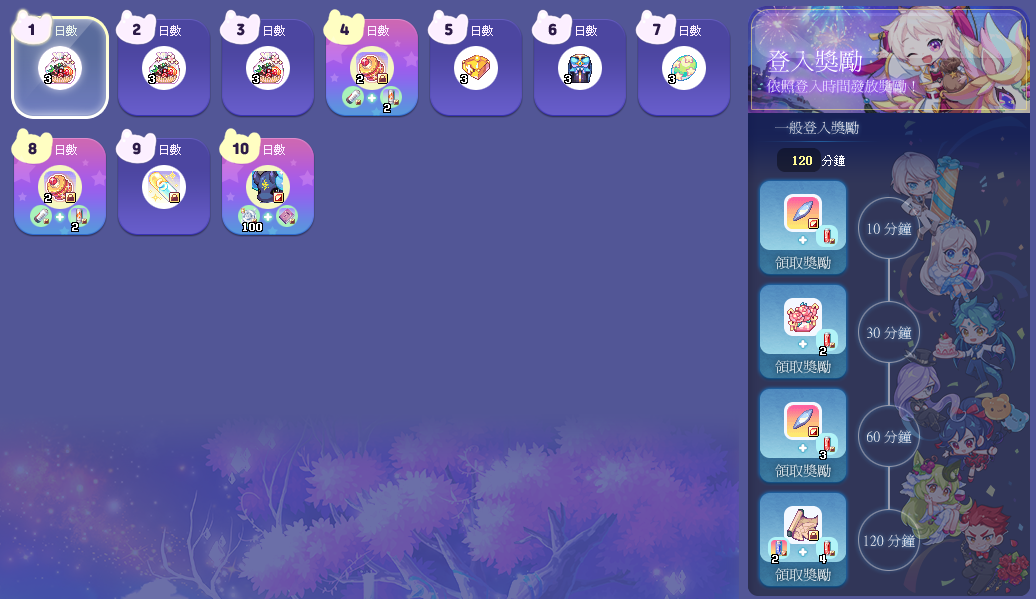Select the Day 1 login reward tile
This screenshot has height=599, width=1036.
pos(60,68)
